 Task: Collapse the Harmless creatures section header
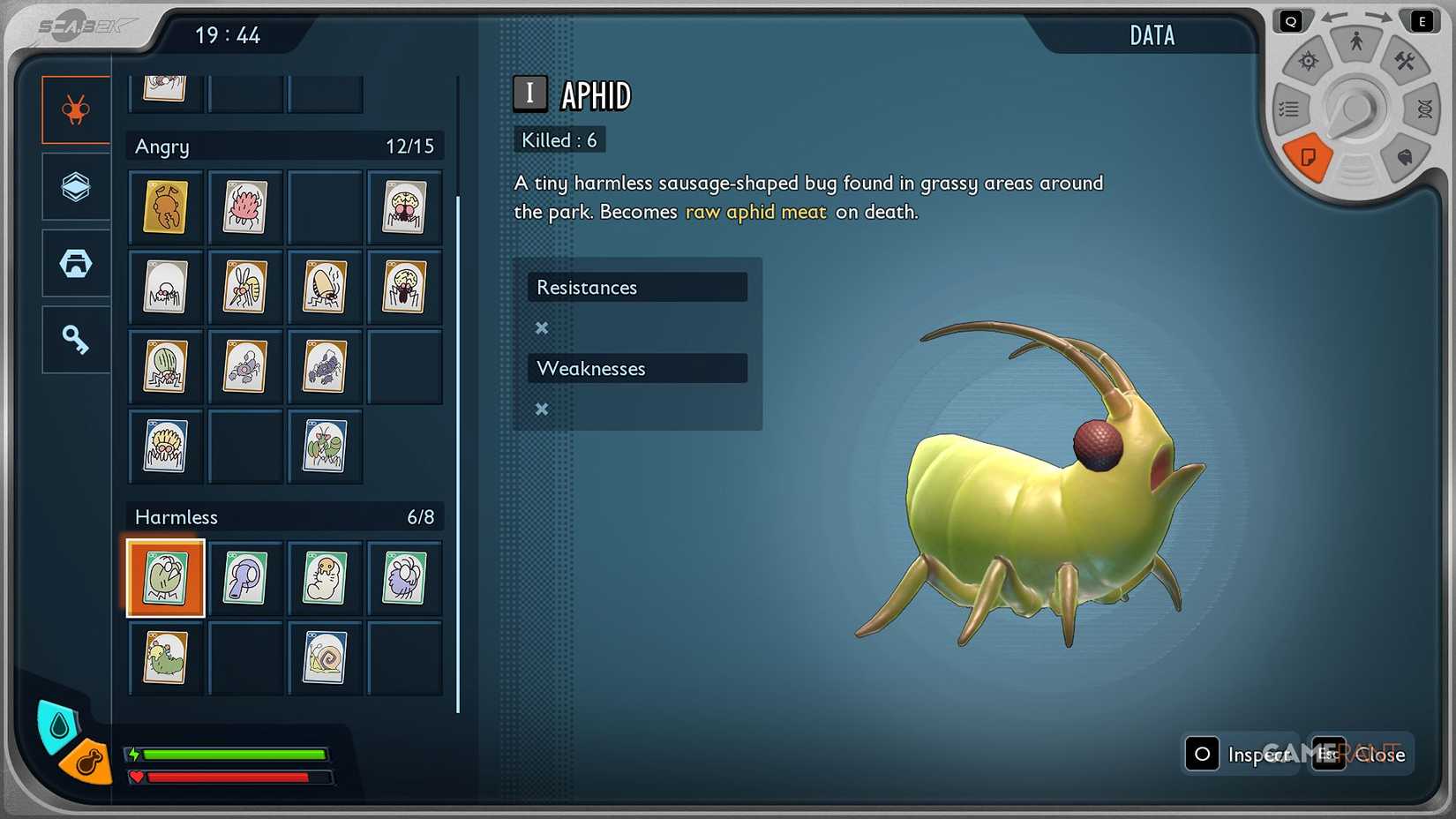284,516
